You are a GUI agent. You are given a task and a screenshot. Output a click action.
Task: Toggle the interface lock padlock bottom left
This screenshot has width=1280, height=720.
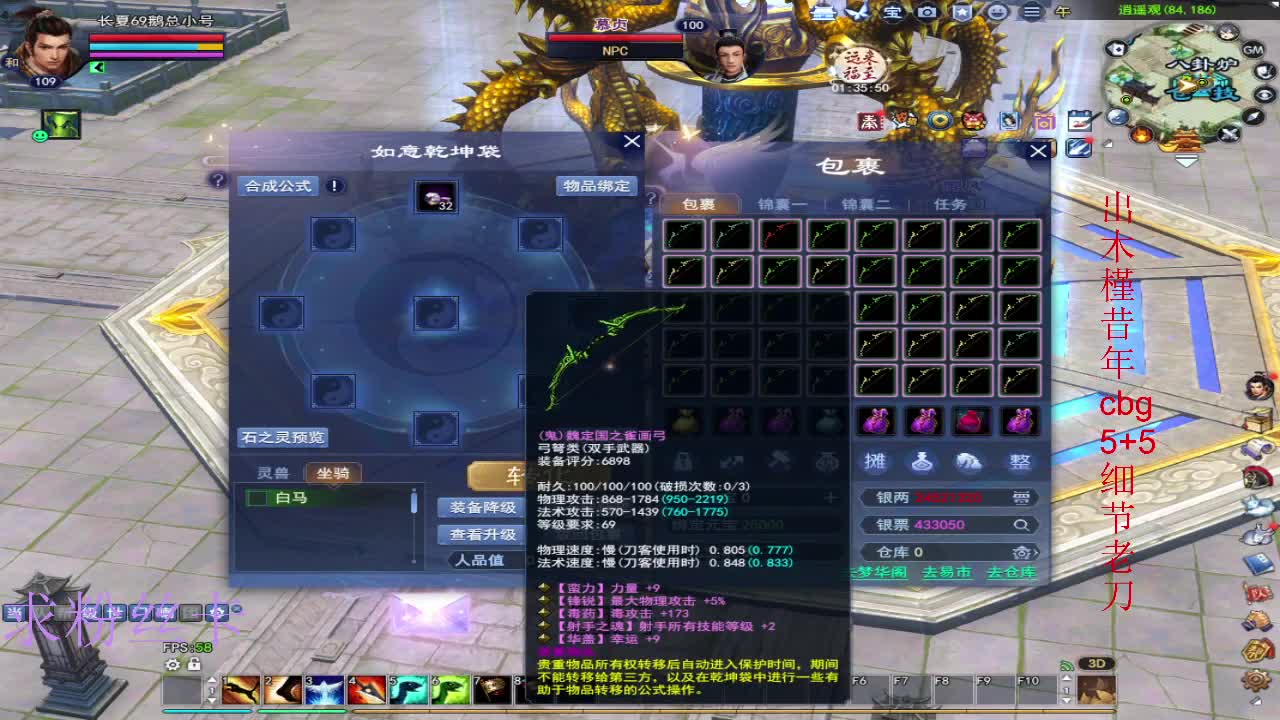tap(192, 665)
